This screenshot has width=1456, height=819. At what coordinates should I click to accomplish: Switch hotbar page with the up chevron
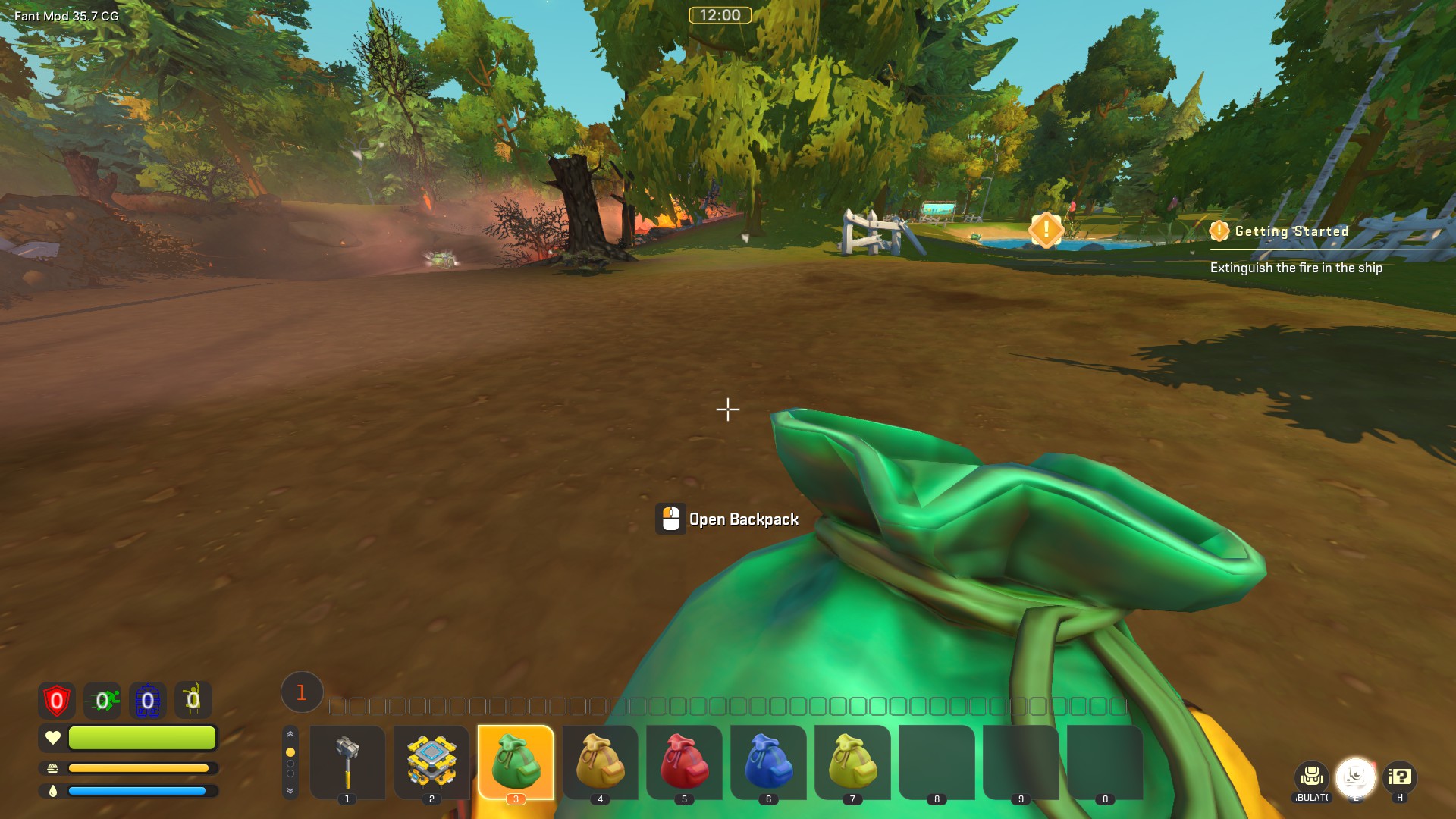tap(290, 734)
